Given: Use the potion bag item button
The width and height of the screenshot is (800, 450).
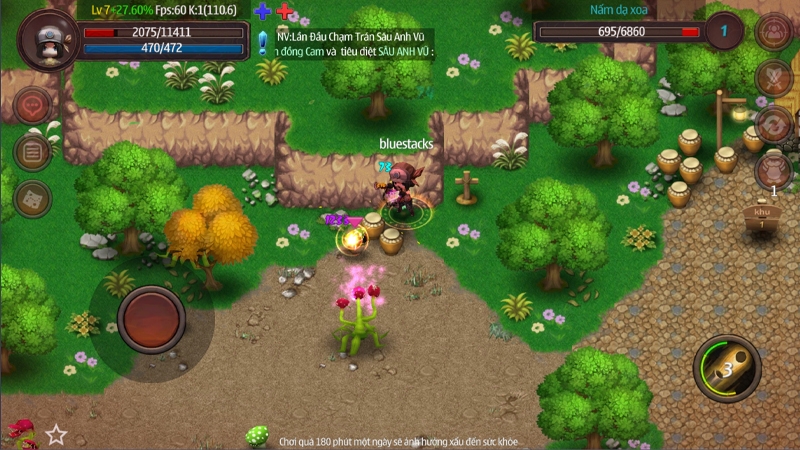Looking at the screenshot, I should point(773,170).
